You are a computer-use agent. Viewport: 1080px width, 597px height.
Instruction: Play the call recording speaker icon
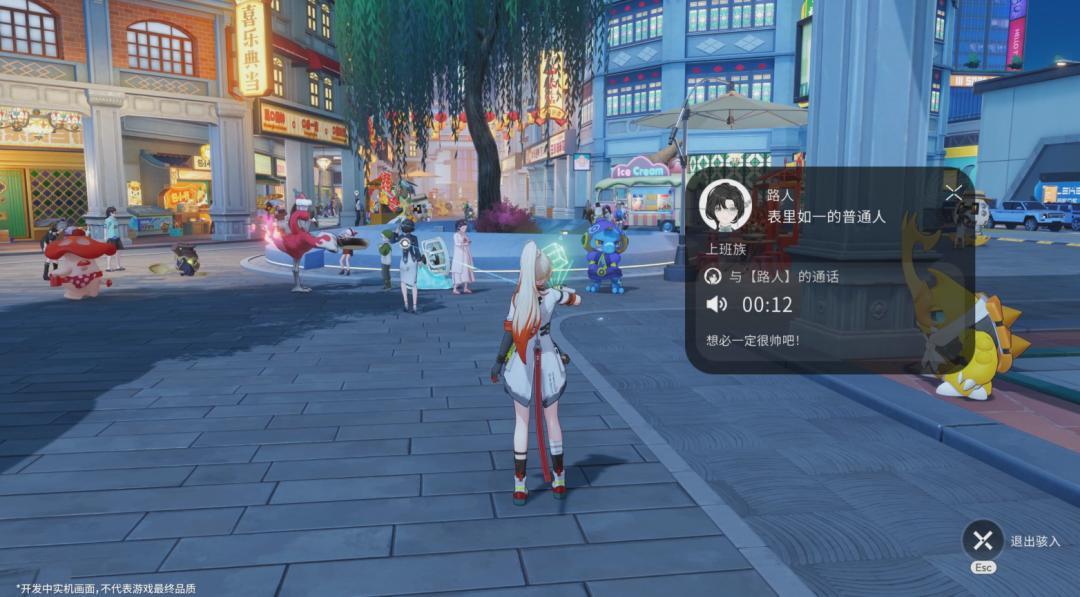click(716, 305)
